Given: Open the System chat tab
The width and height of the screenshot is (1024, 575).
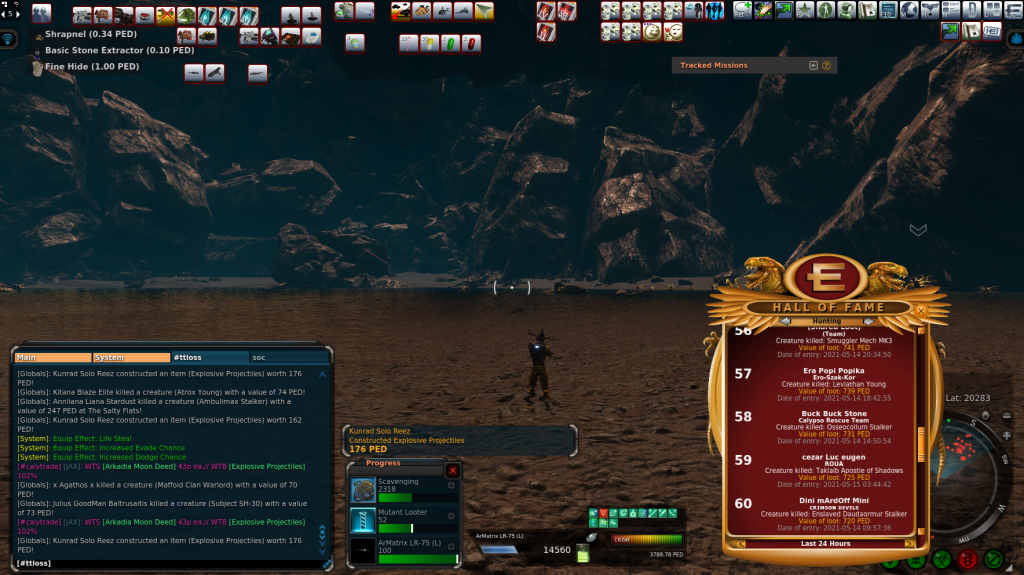Looking at the screenshot, I should click(x=130, y=357).
